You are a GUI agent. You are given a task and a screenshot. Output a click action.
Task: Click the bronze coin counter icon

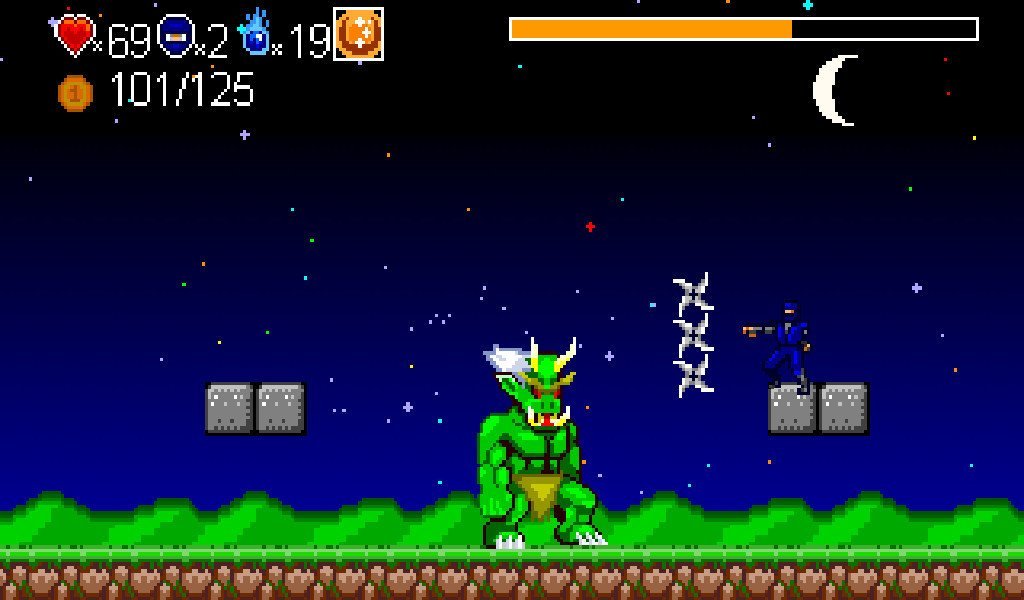pos(75,93)
